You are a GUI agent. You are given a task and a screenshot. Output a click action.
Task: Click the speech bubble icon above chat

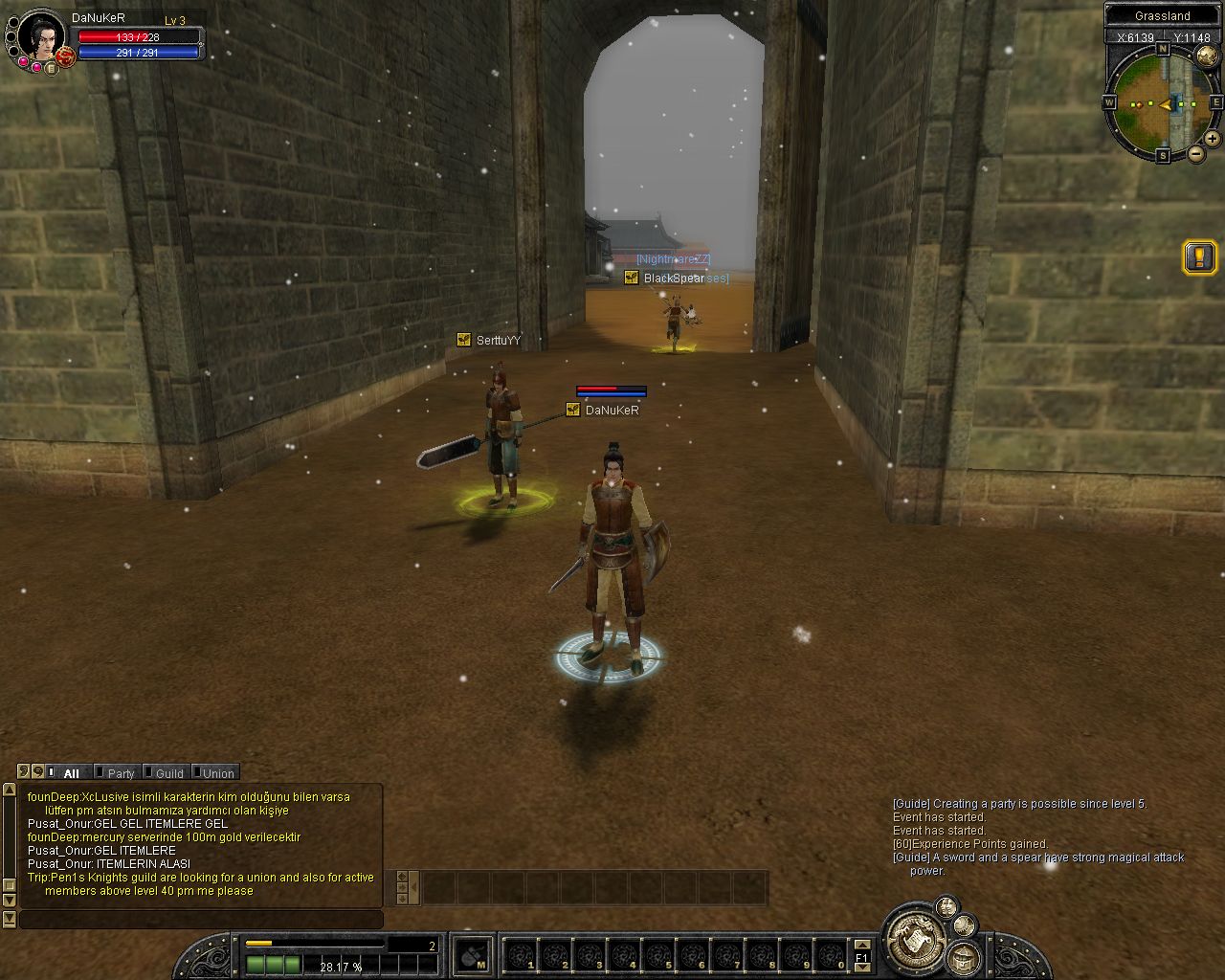coord(38,771)
